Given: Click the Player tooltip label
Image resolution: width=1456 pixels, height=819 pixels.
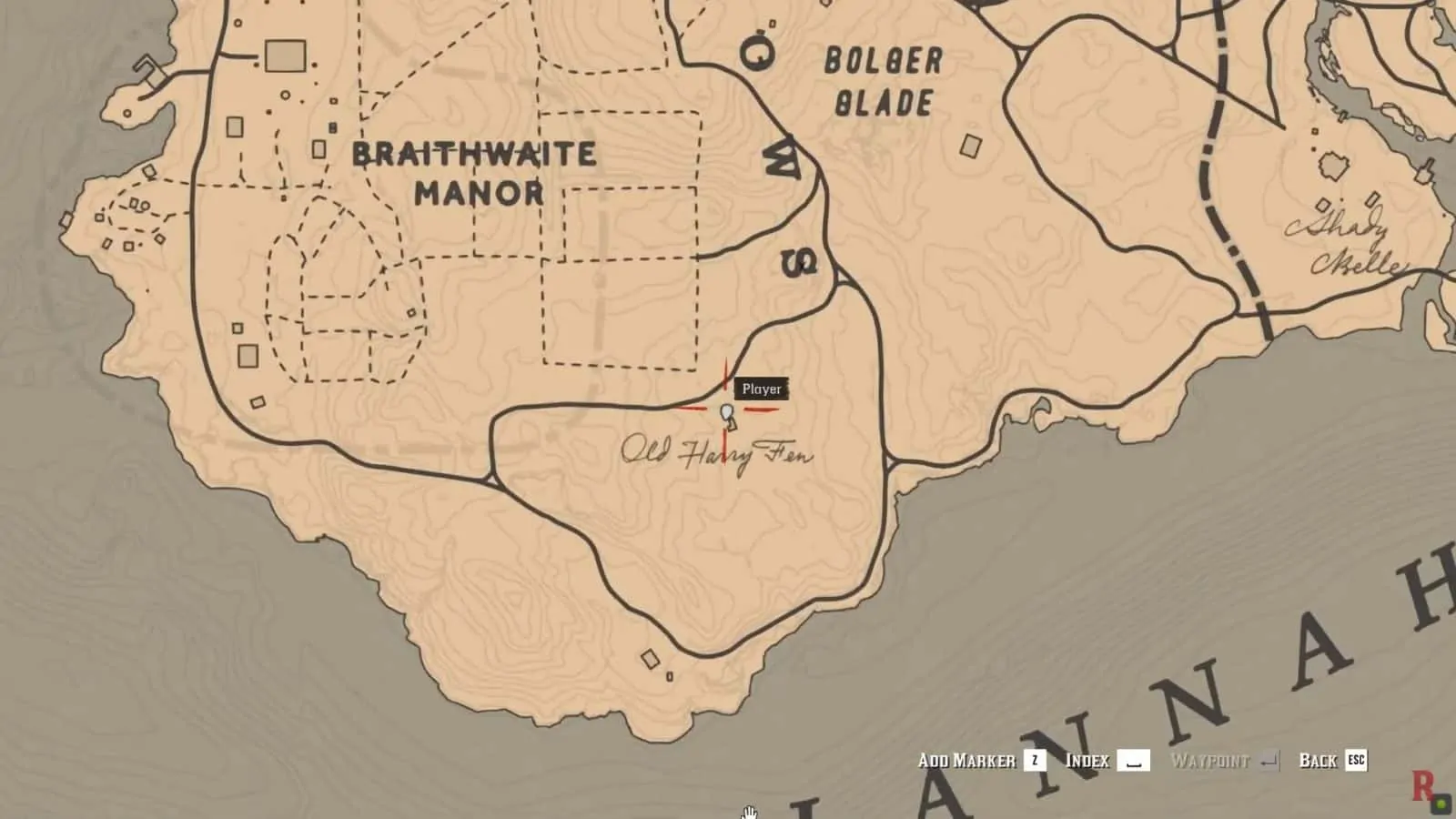Looking at the screenshot, I should (763, 389).
